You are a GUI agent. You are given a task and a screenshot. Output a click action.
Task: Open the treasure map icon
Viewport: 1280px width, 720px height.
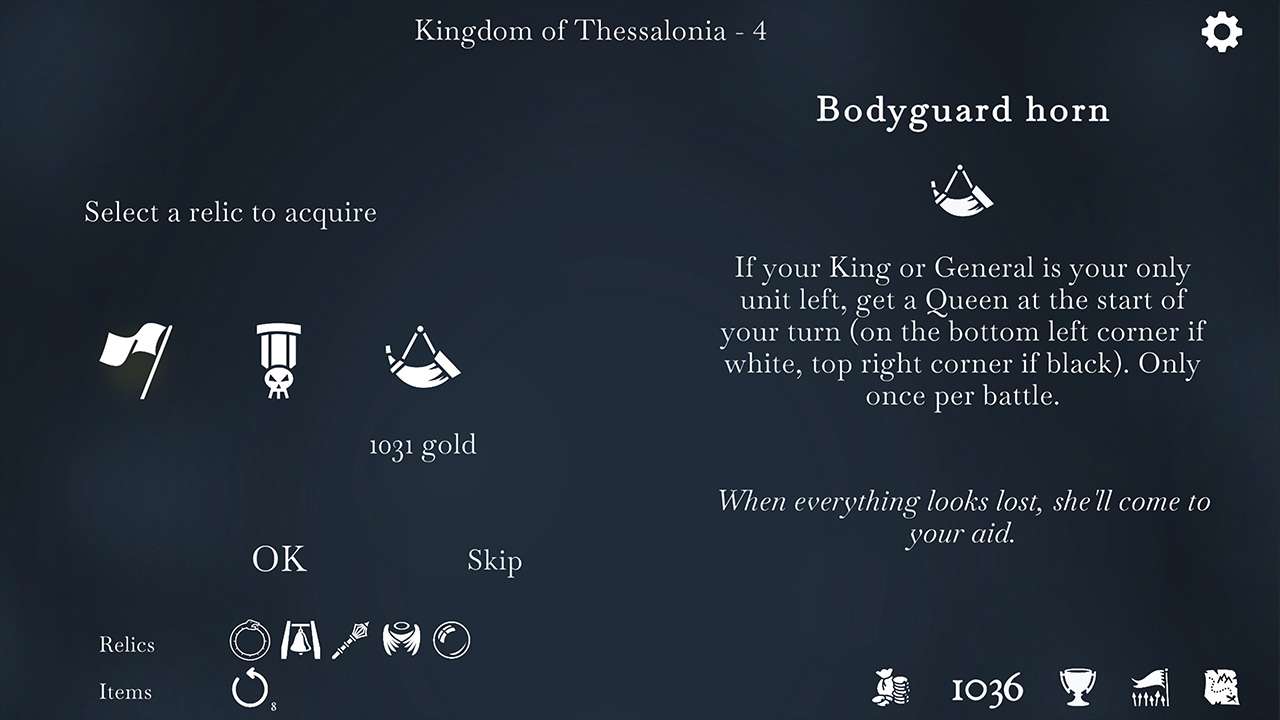(1222, 688)
